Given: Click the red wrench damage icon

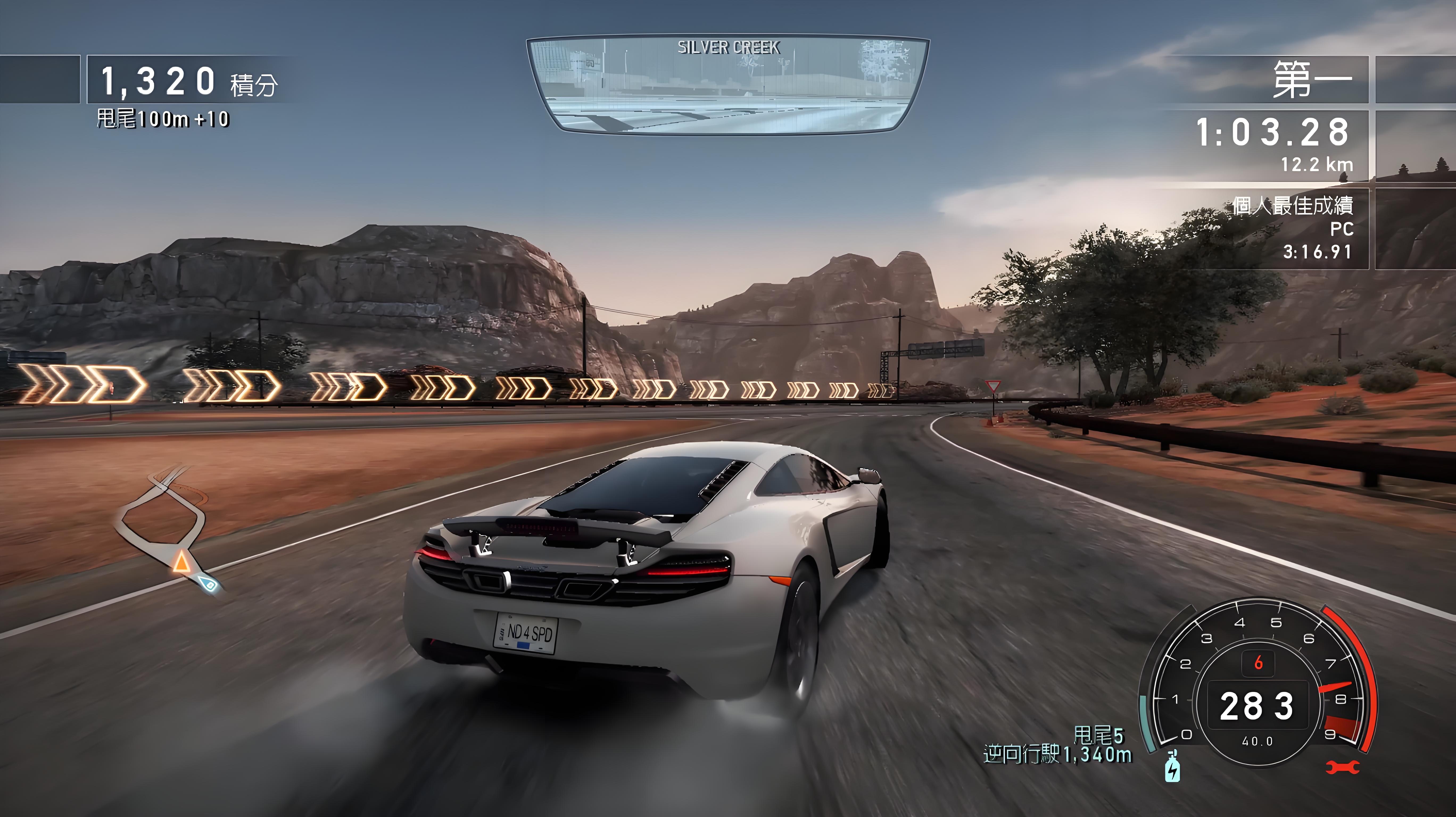Looking at the screenshot, I should [1343, 767].
